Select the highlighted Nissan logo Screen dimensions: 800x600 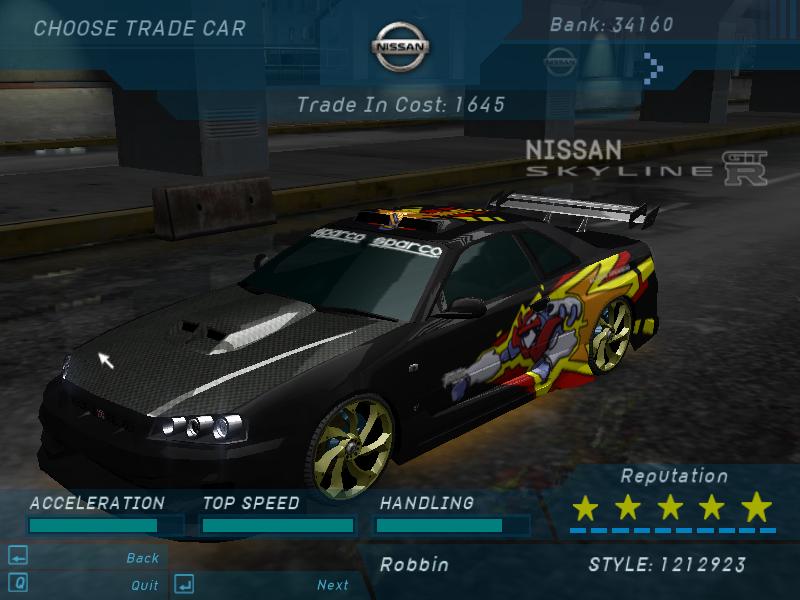click(400, 47)
